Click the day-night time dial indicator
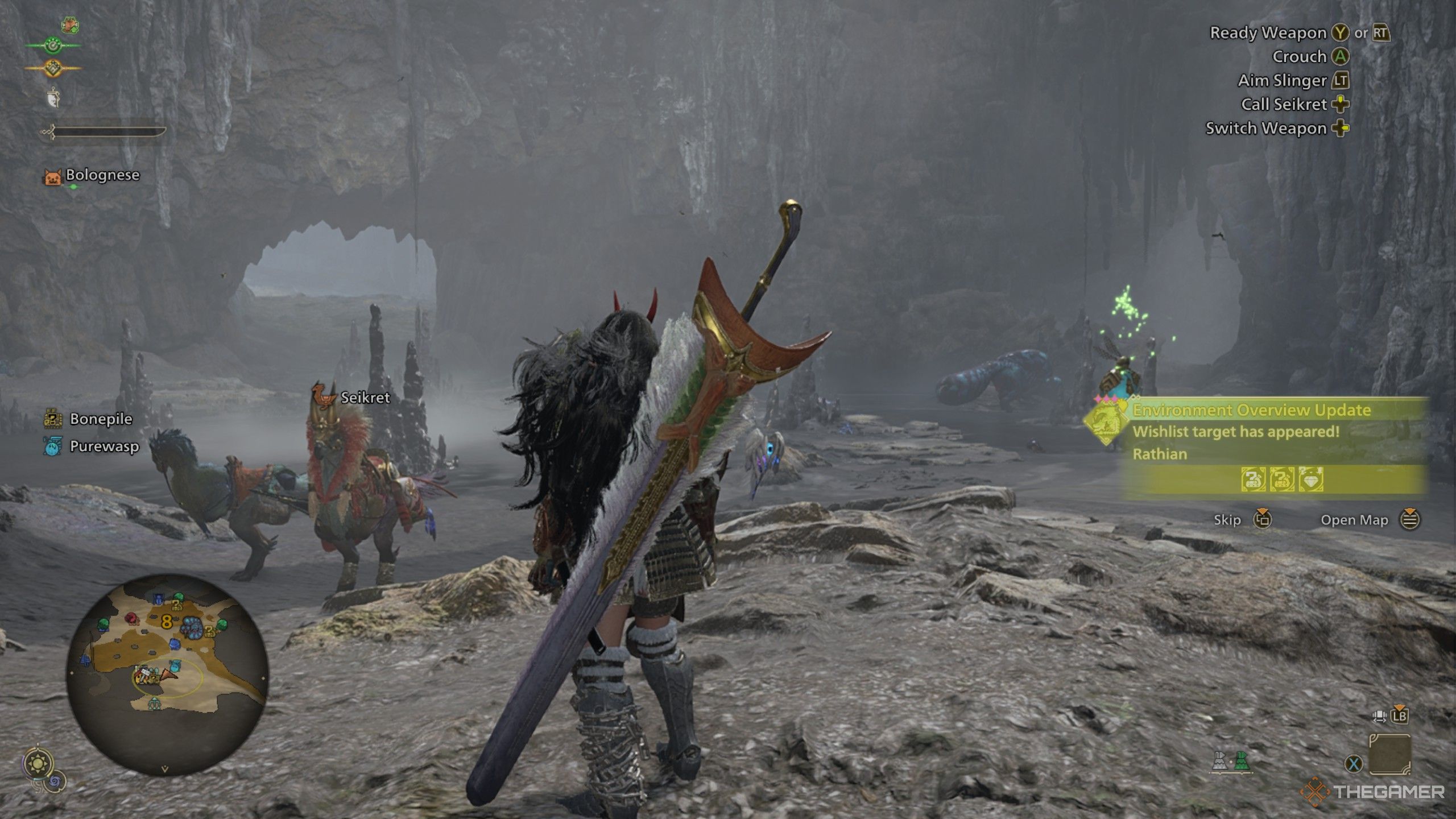This screenshot has width=1456, height=819. click(x=38, y=763)
